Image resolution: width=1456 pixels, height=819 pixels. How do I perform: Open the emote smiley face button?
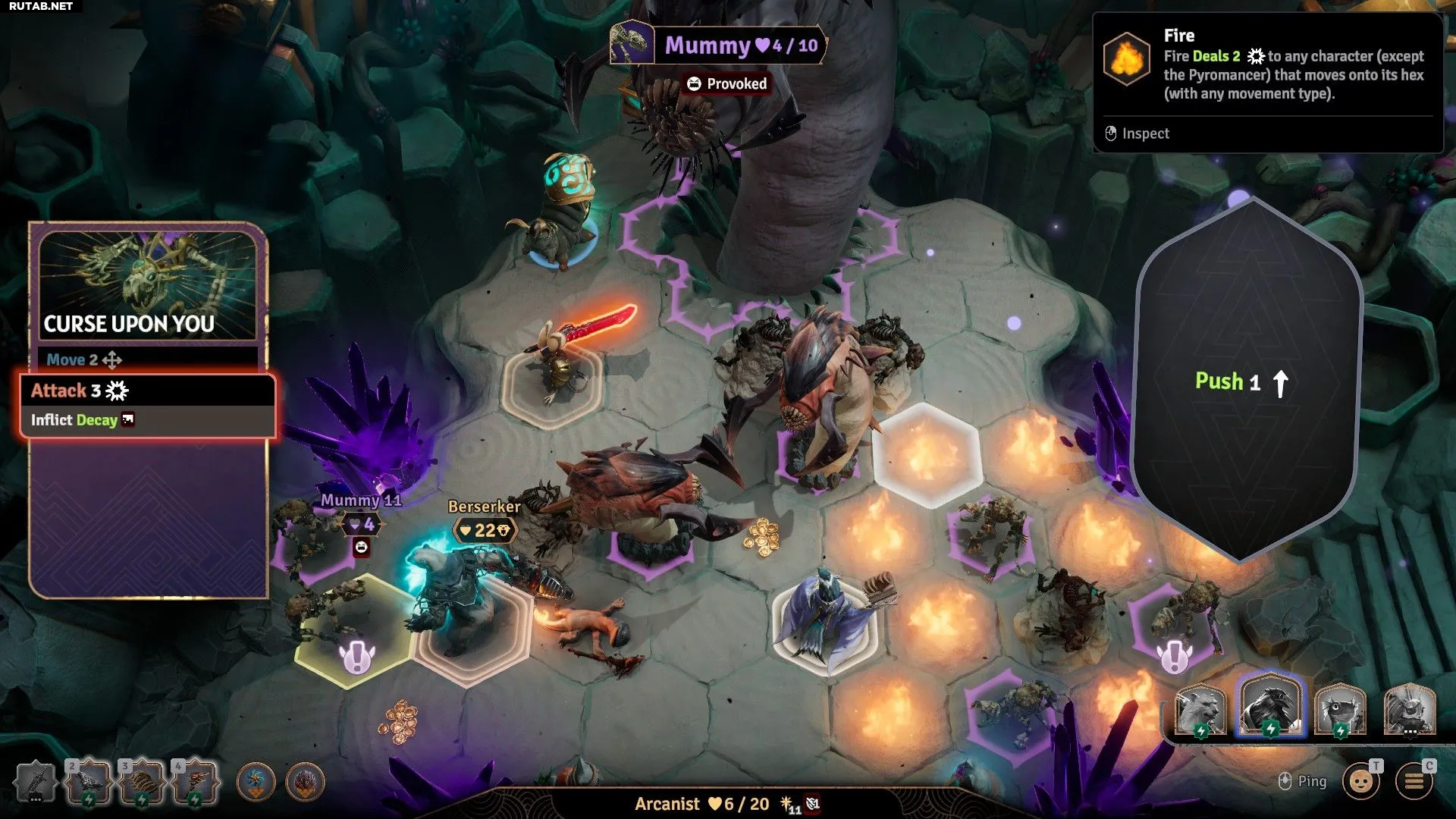point(1361,781)
